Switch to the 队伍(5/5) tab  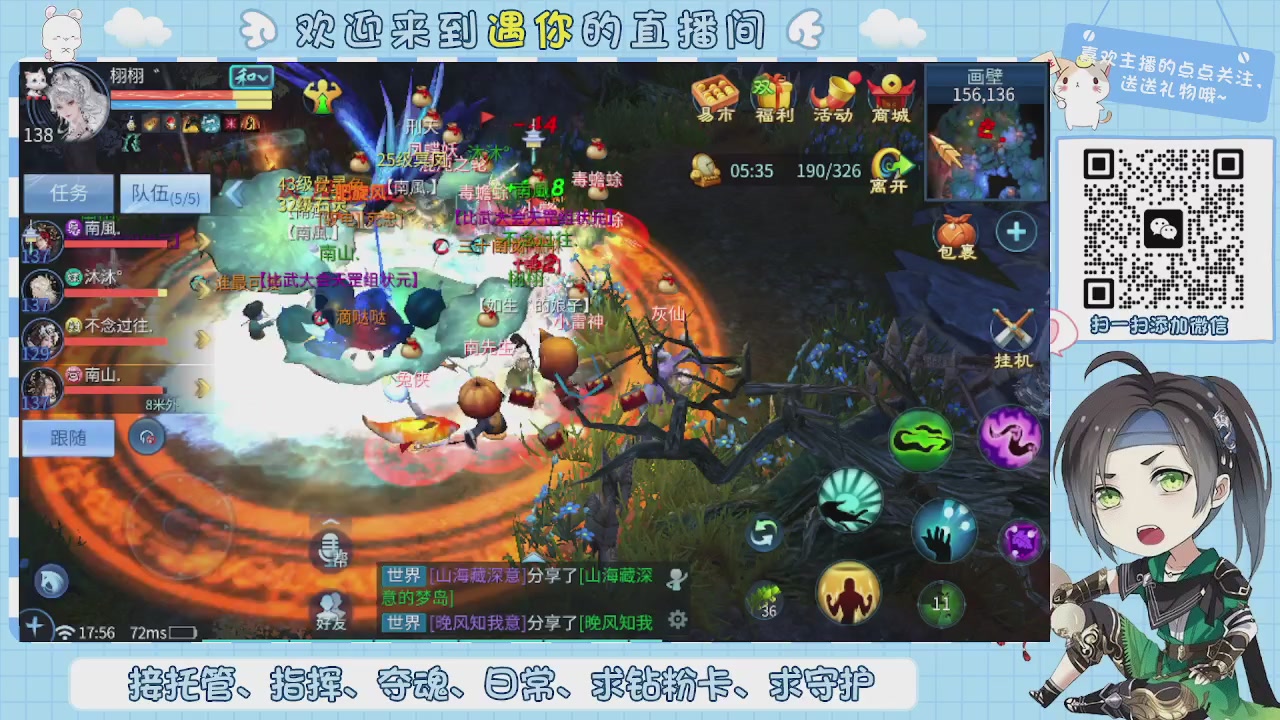point(163,192)
